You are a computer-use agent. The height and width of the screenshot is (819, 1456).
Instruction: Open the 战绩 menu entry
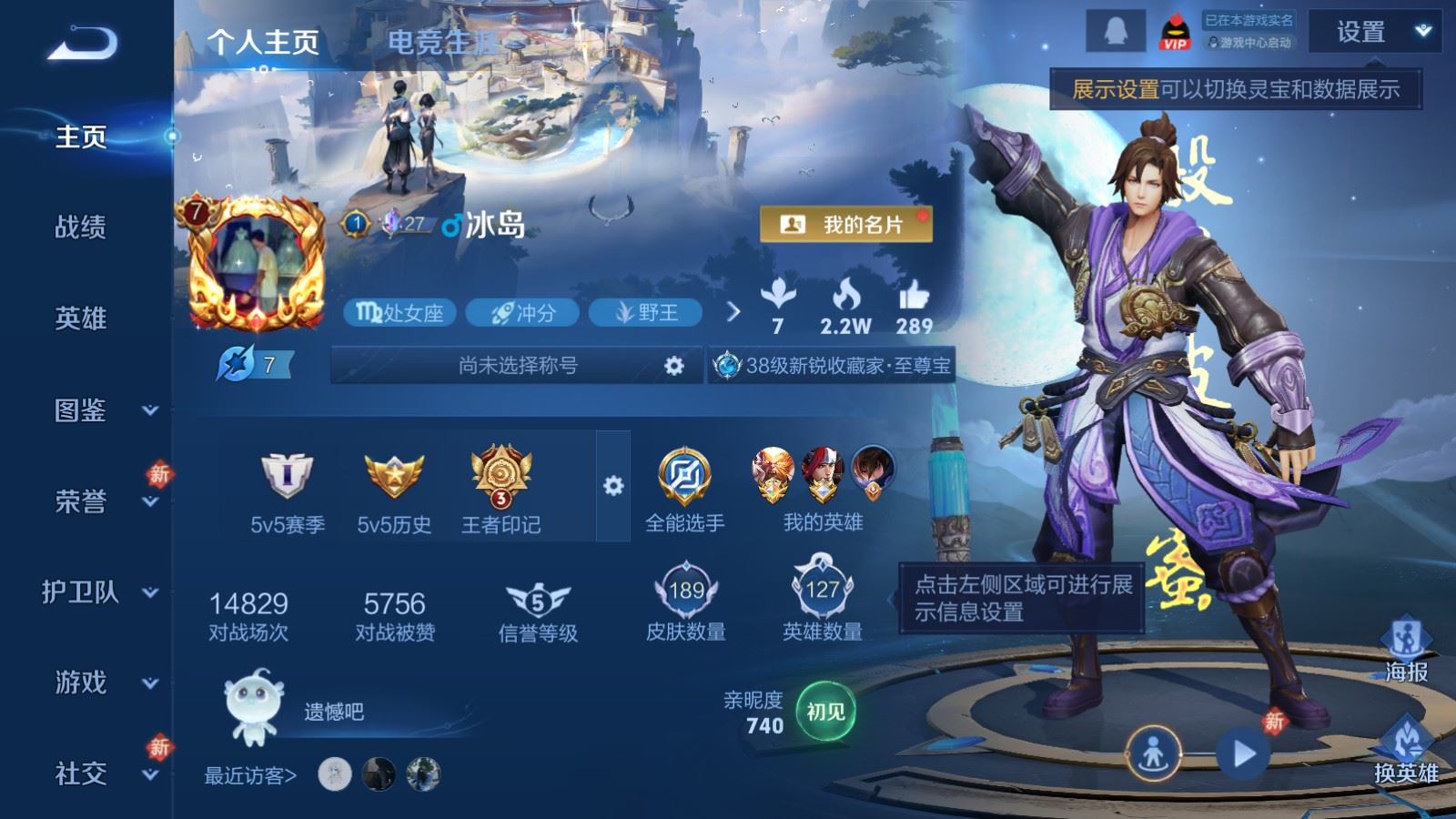[80, 227]
